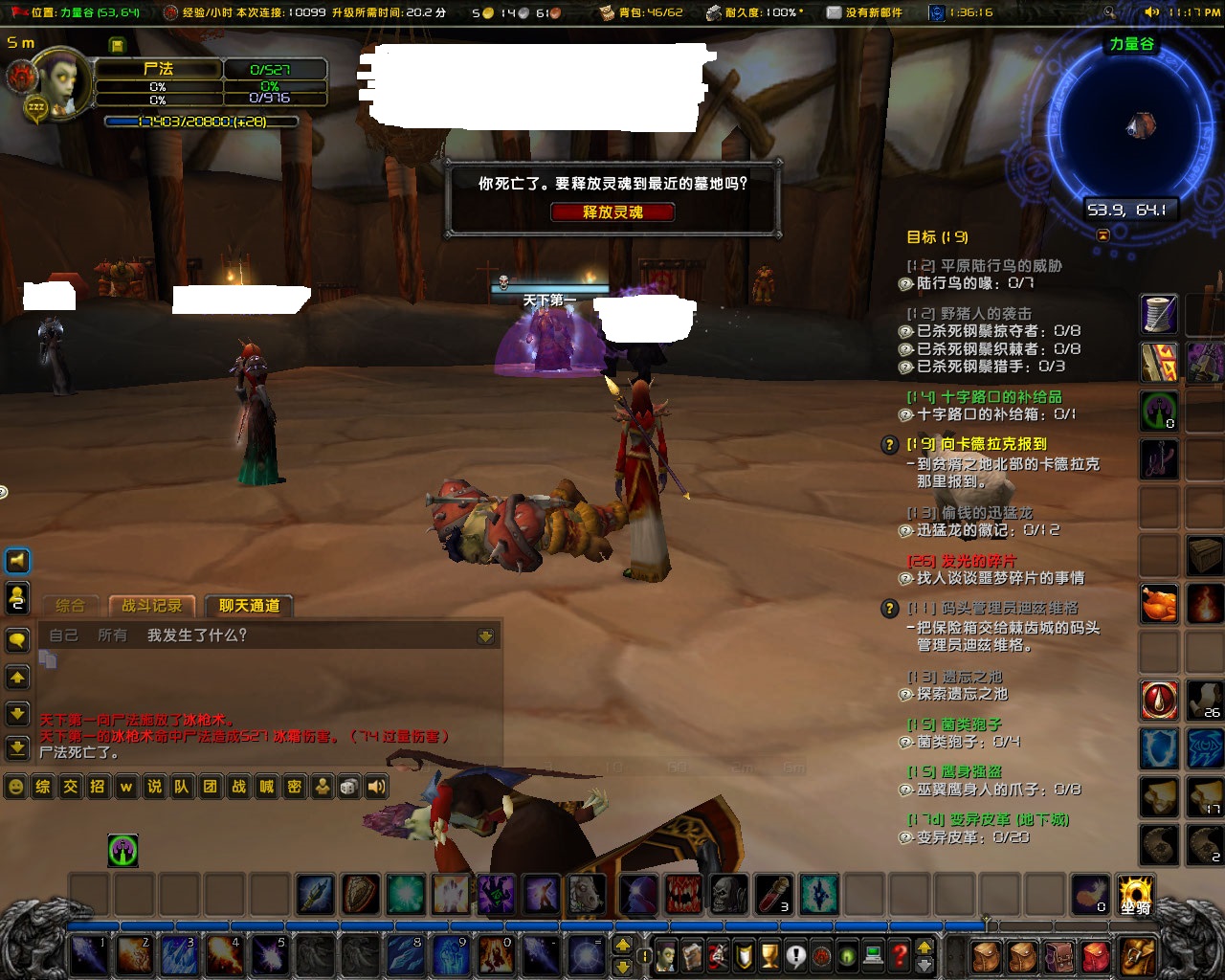The height and width of the screenshot is (980, 1225).
Task: Open the emote menu smiley icon
Action: click(x=15, y=787)
